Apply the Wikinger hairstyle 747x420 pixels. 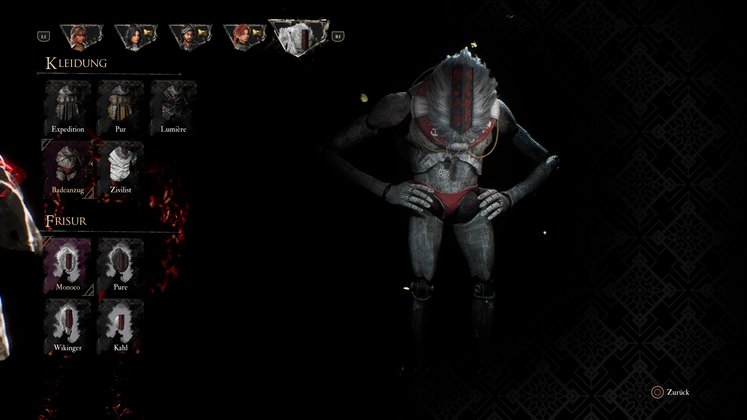pos(68,324)
